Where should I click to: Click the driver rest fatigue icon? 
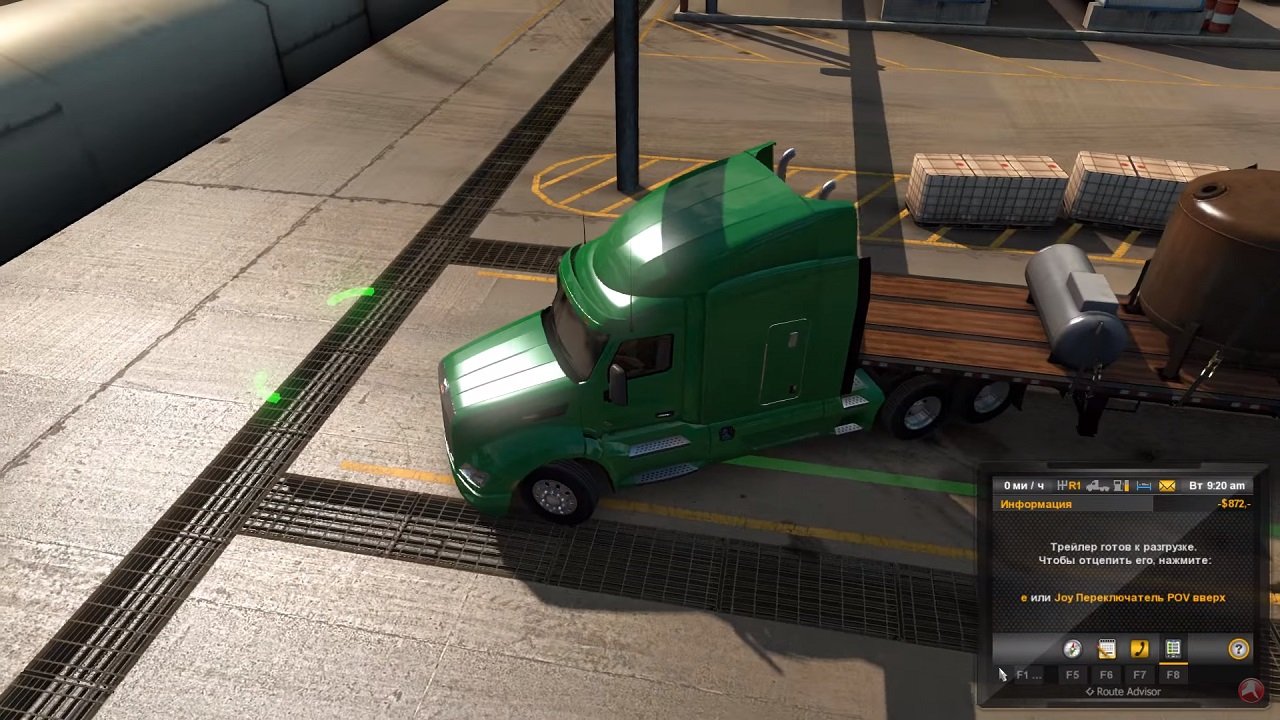[1143, 485]
